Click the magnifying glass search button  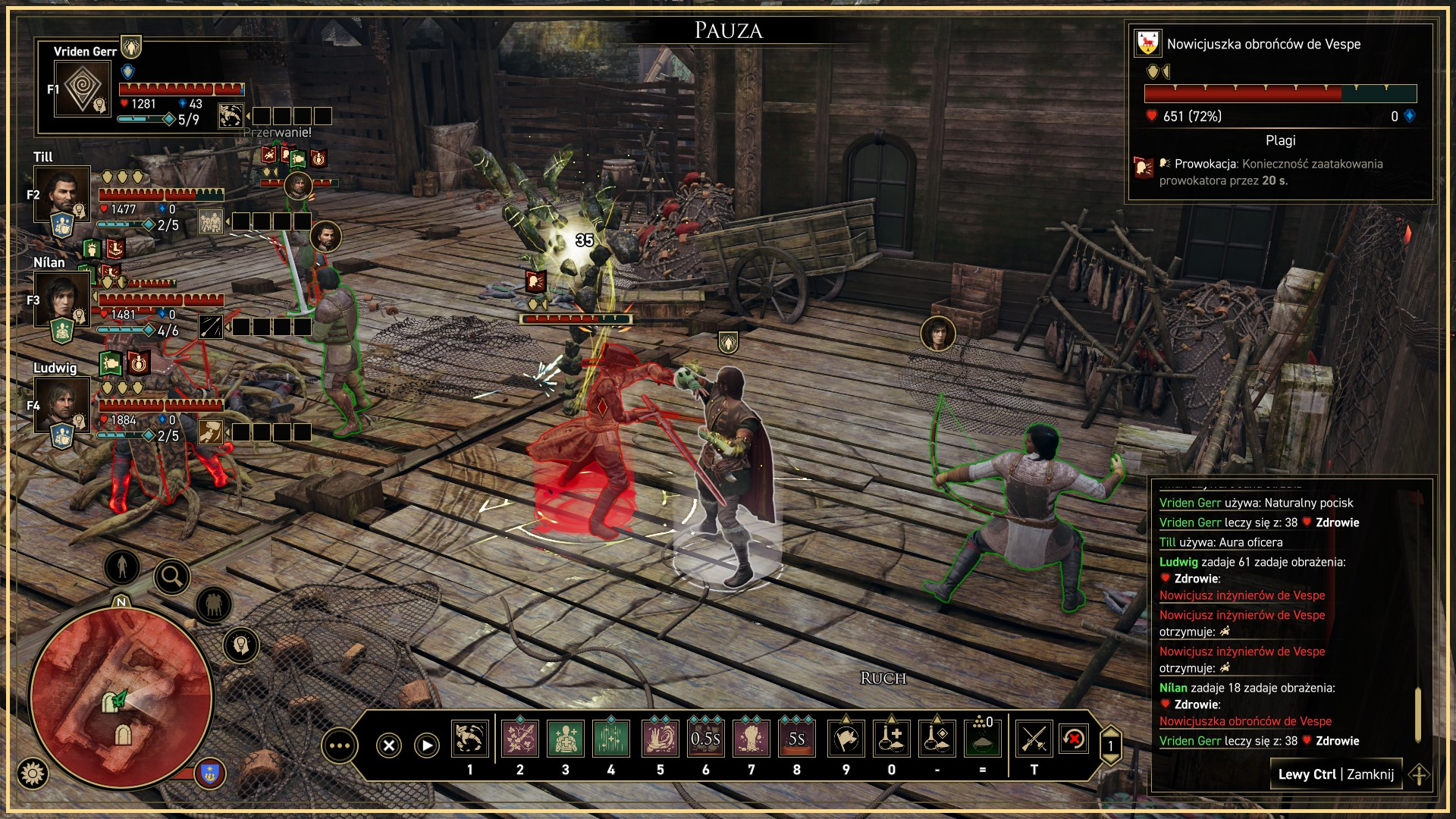172,577
